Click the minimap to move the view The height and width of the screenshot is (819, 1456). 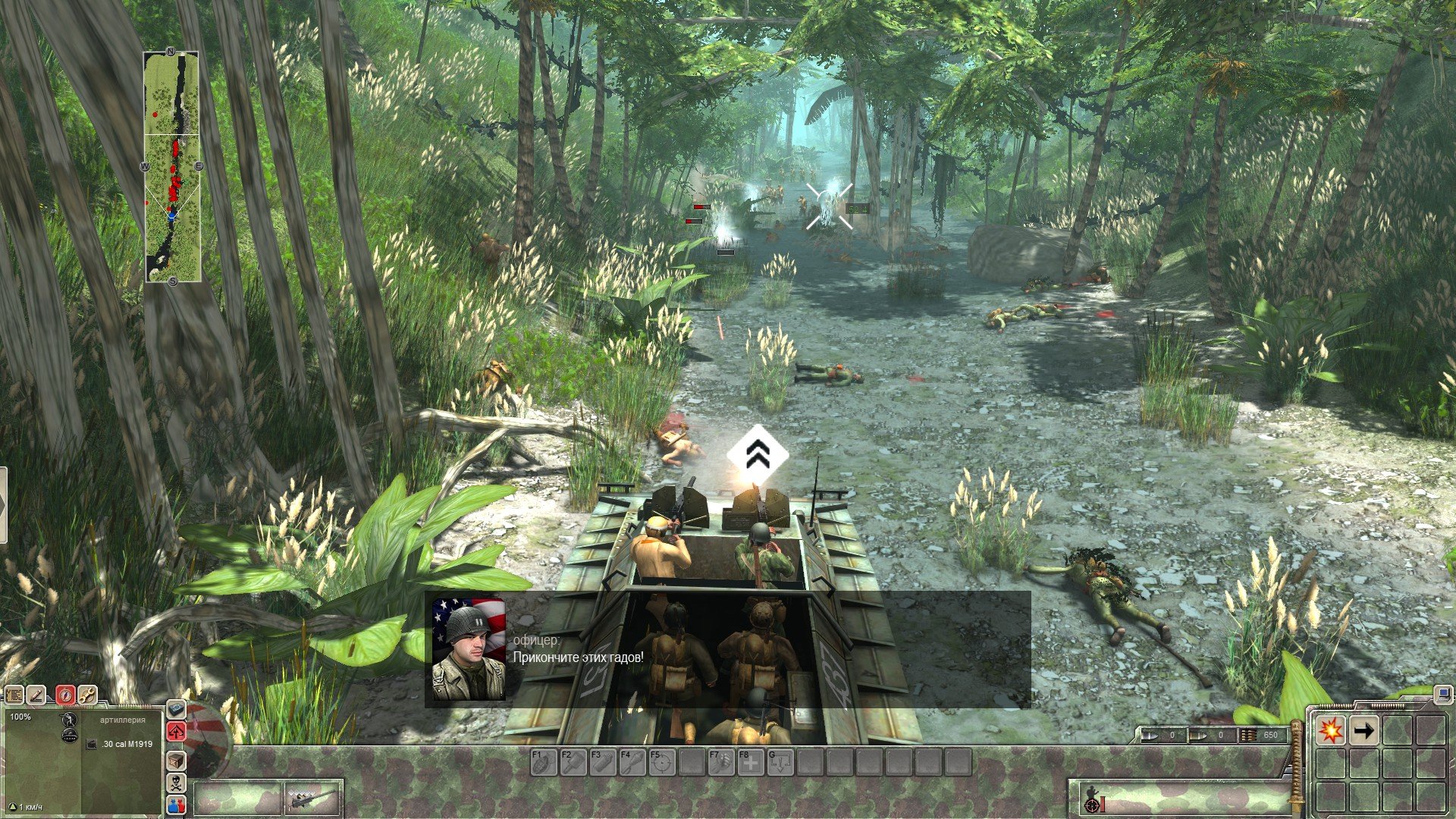[x=173, y=167]
